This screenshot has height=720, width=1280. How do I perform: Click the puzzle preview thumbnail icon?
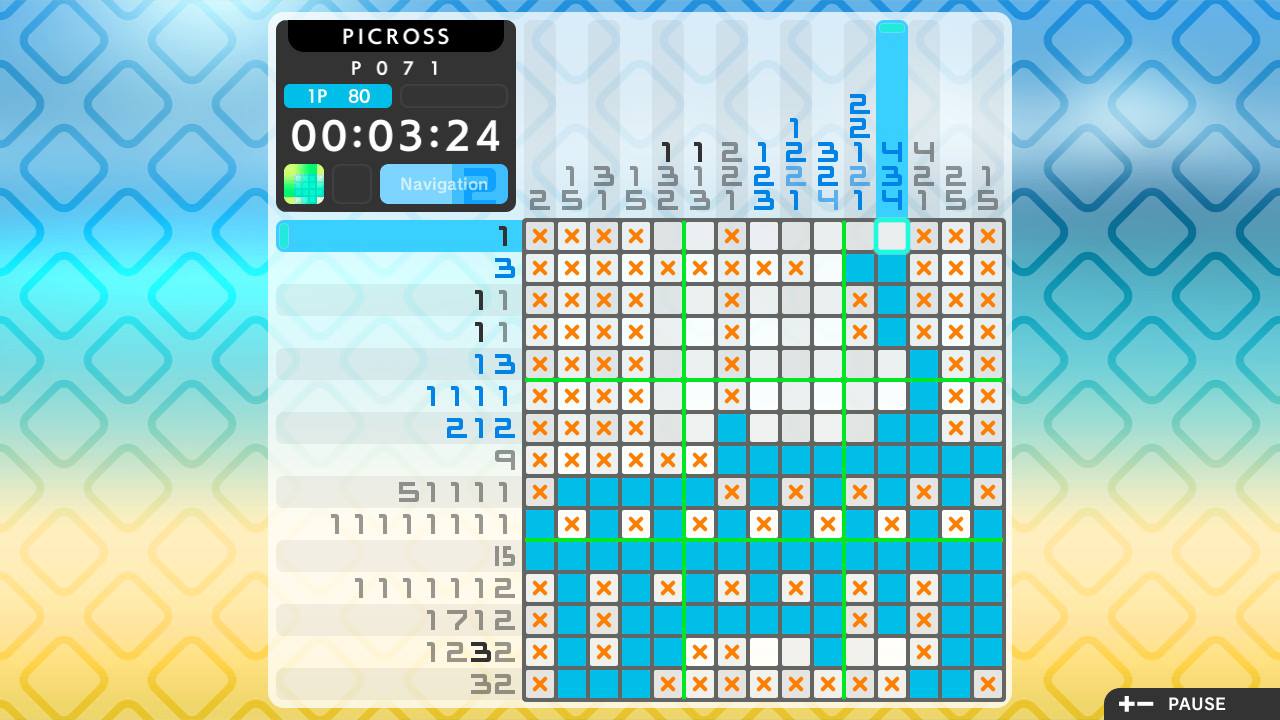coord(304,184)
